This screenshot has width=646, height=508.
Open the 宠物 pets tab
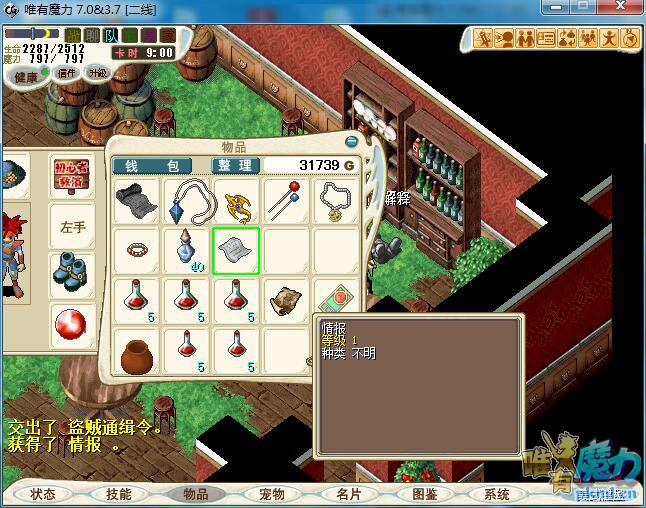(271, 494)
